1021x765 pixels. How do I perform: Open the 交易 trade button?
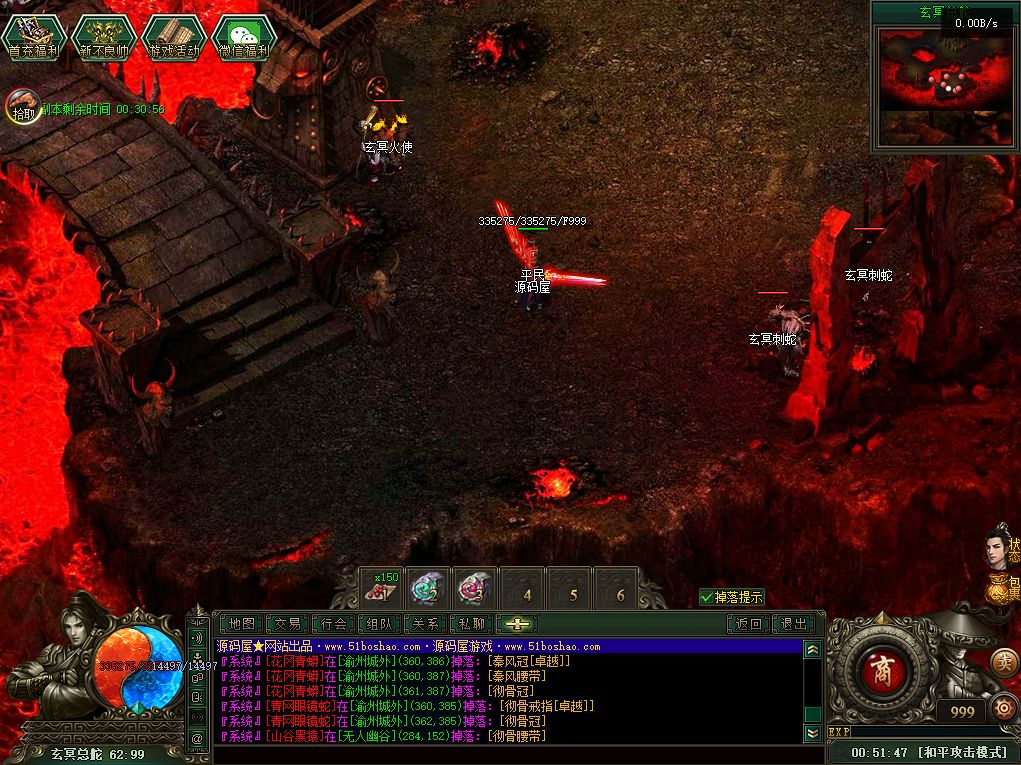point(288,623)
